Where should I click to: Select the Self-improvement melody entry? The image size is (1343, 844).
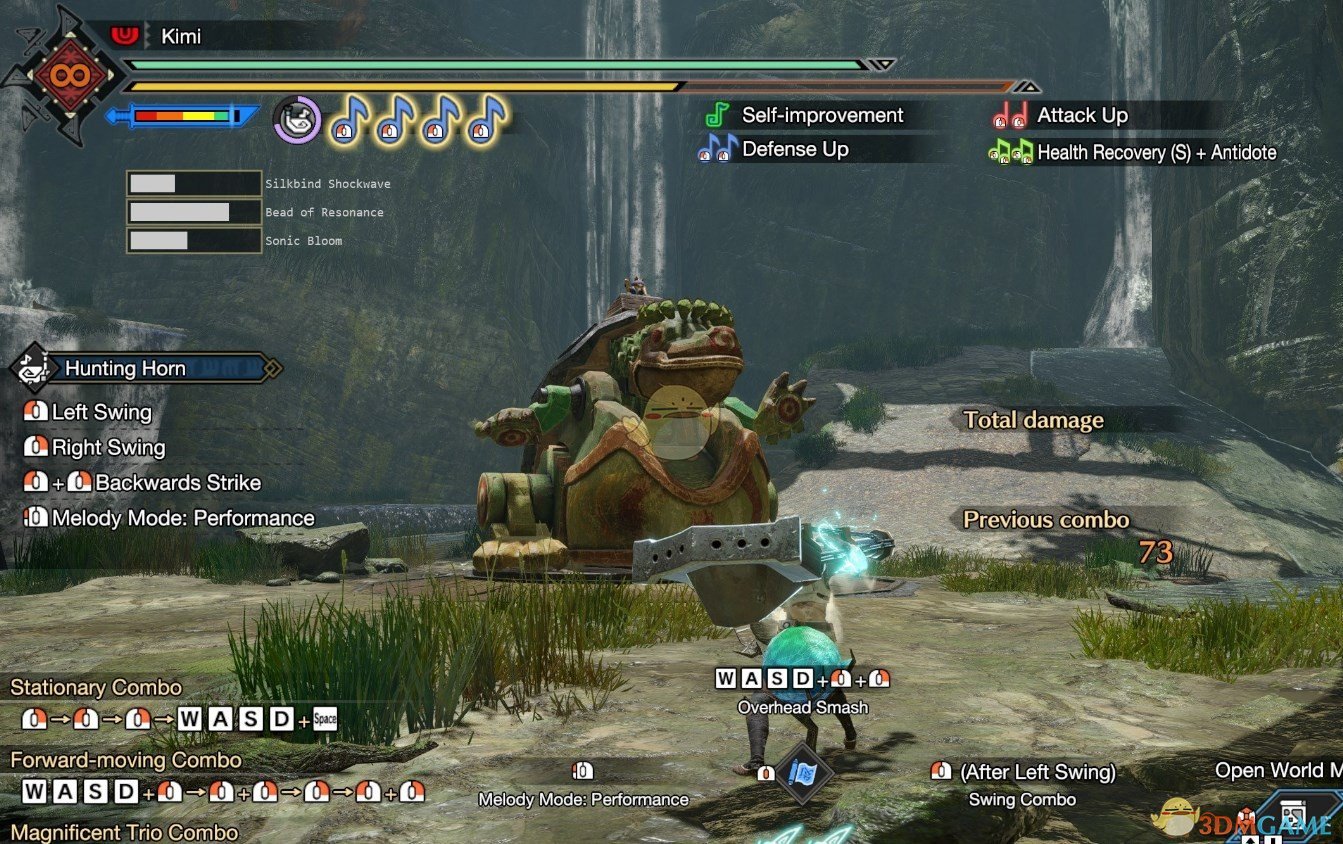click(822, 116)
